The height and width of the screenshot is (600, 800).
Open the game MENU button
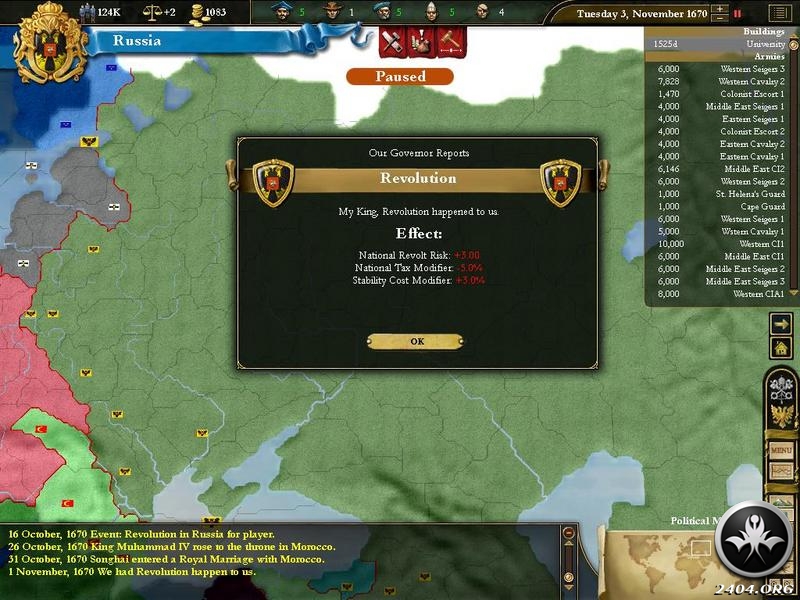pyautogui.click(x=781, y=451)
